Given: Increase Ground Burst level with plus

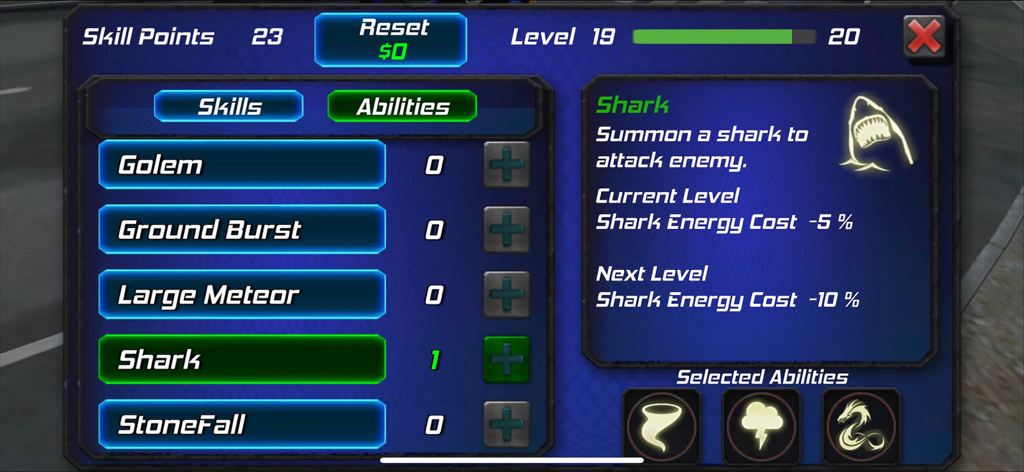Looking at the screenshot, I should [507, 230].
